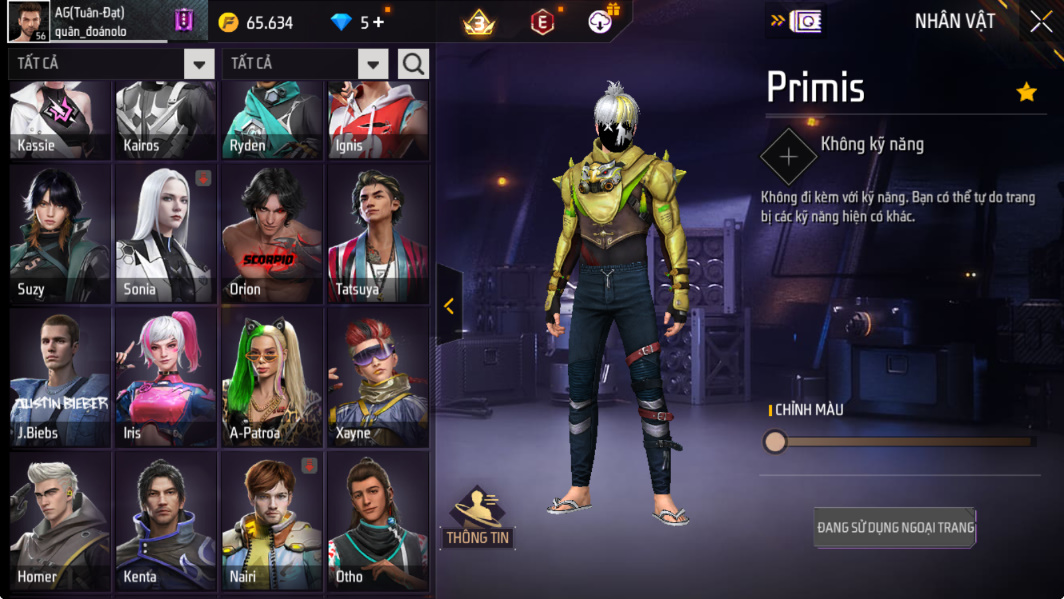
Task: Click the Chỉnh Màu color slider handle
Action: pyautogui.click(x=775, y=441)
